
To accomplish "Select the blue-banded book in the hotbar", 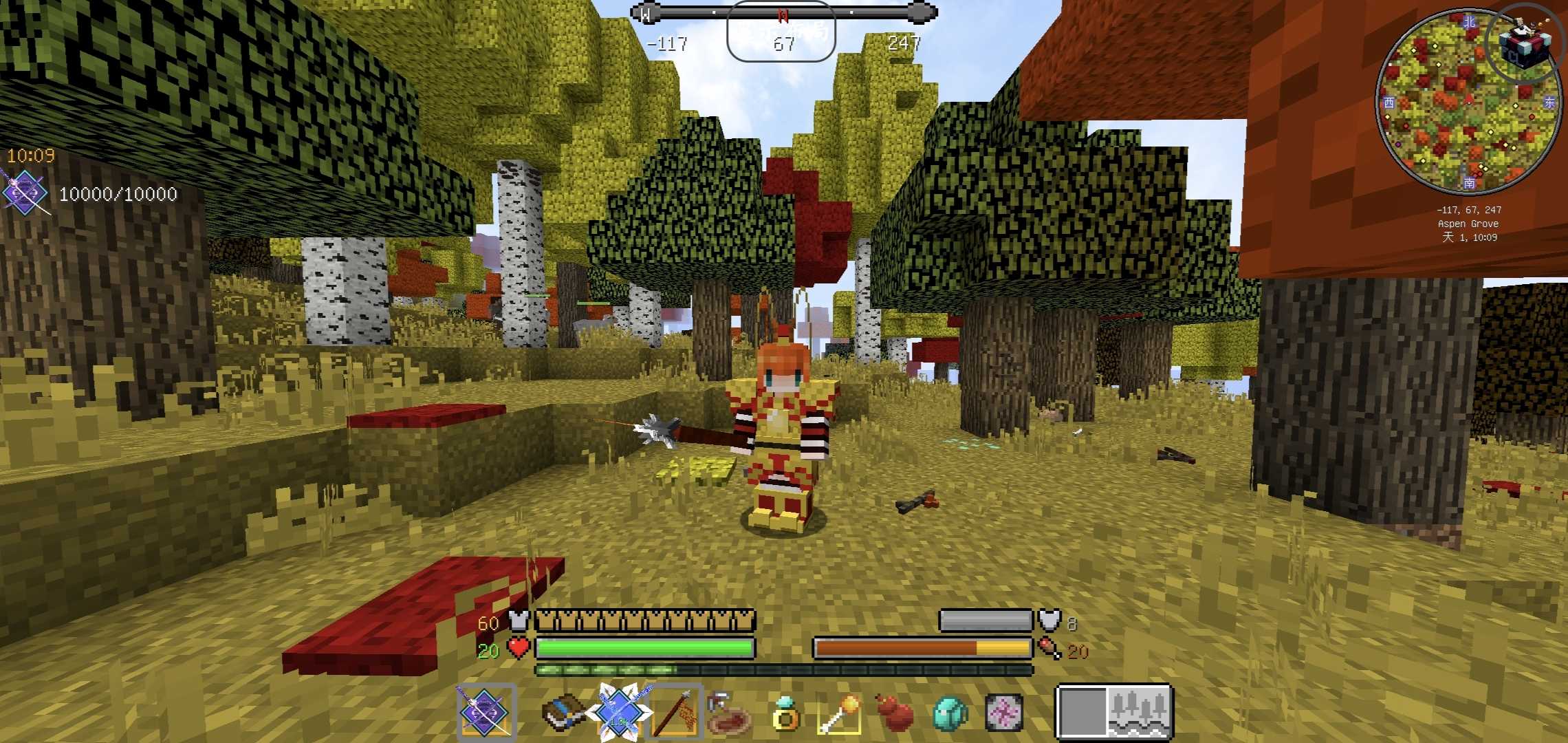I will 563,713.
